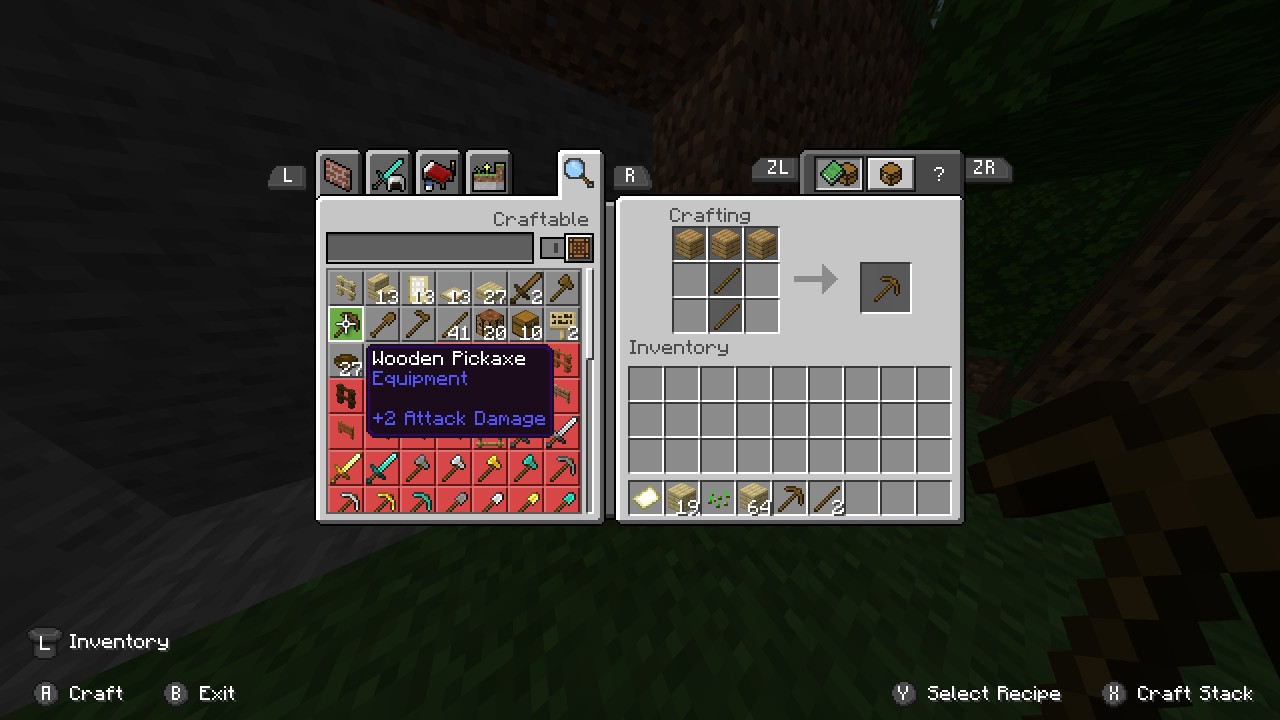Click the recipe search text field

(x=430, y=248)
